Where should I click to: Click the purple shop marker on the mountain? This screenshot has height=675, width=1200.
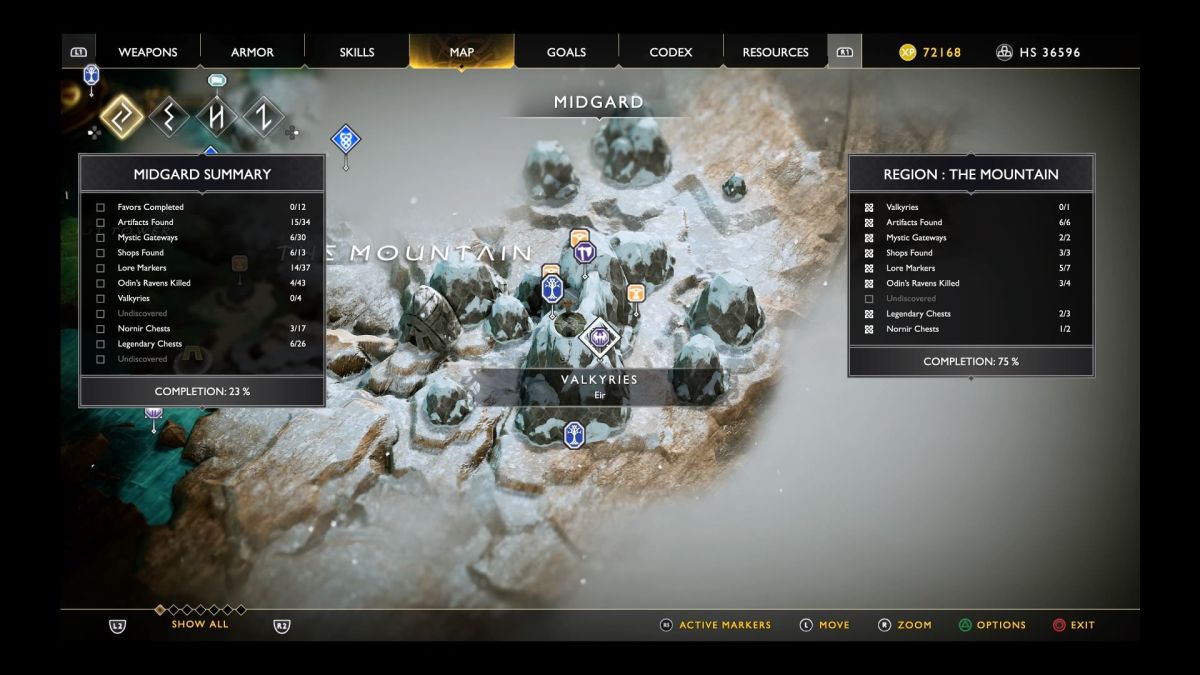[x=585, y=253]
